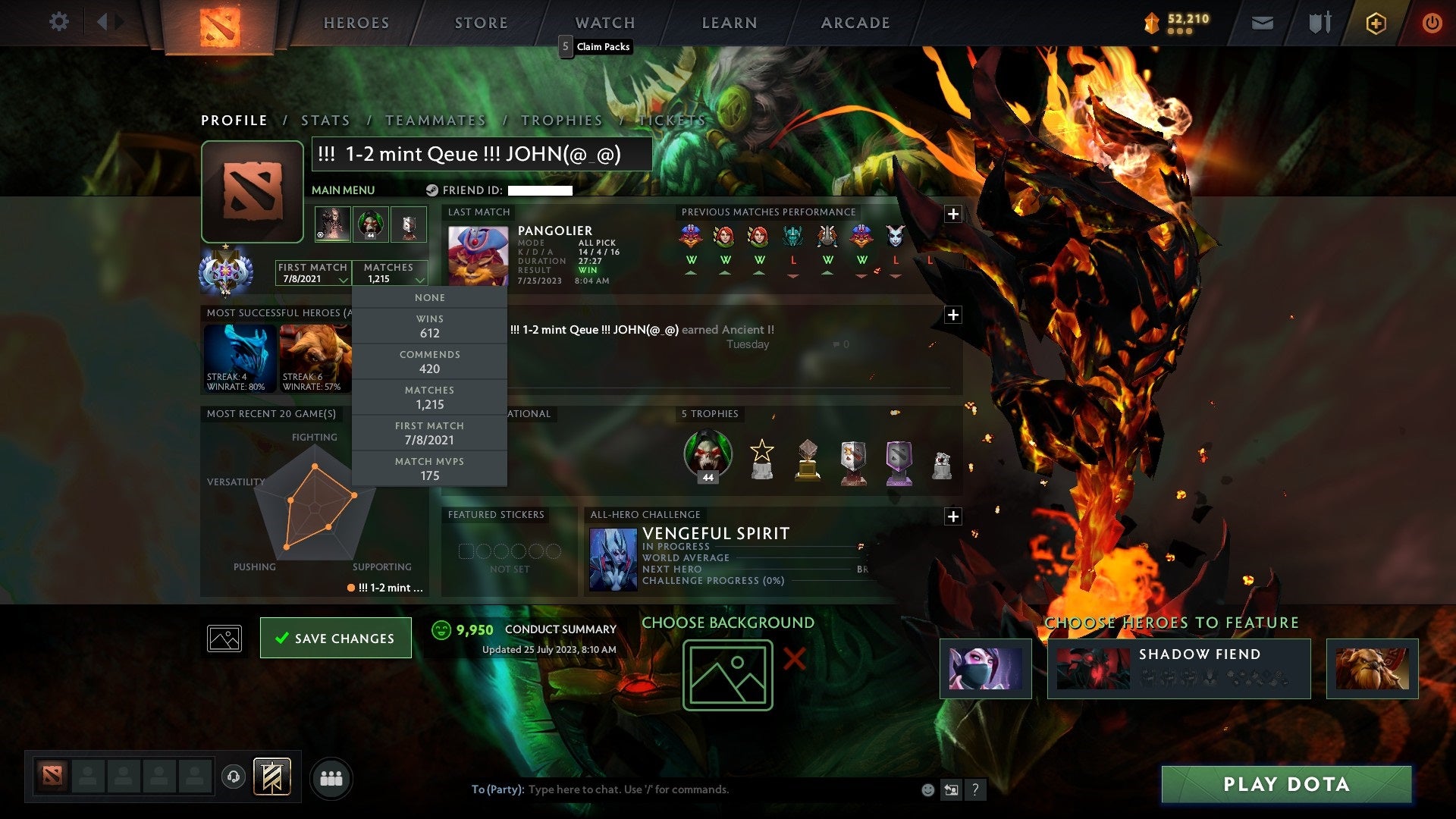Expand Previous Matches Performance with the plus
Image resolution: width=1456 pixels, height=819 pixels.
pyautogui.click(x=953, y=214)
